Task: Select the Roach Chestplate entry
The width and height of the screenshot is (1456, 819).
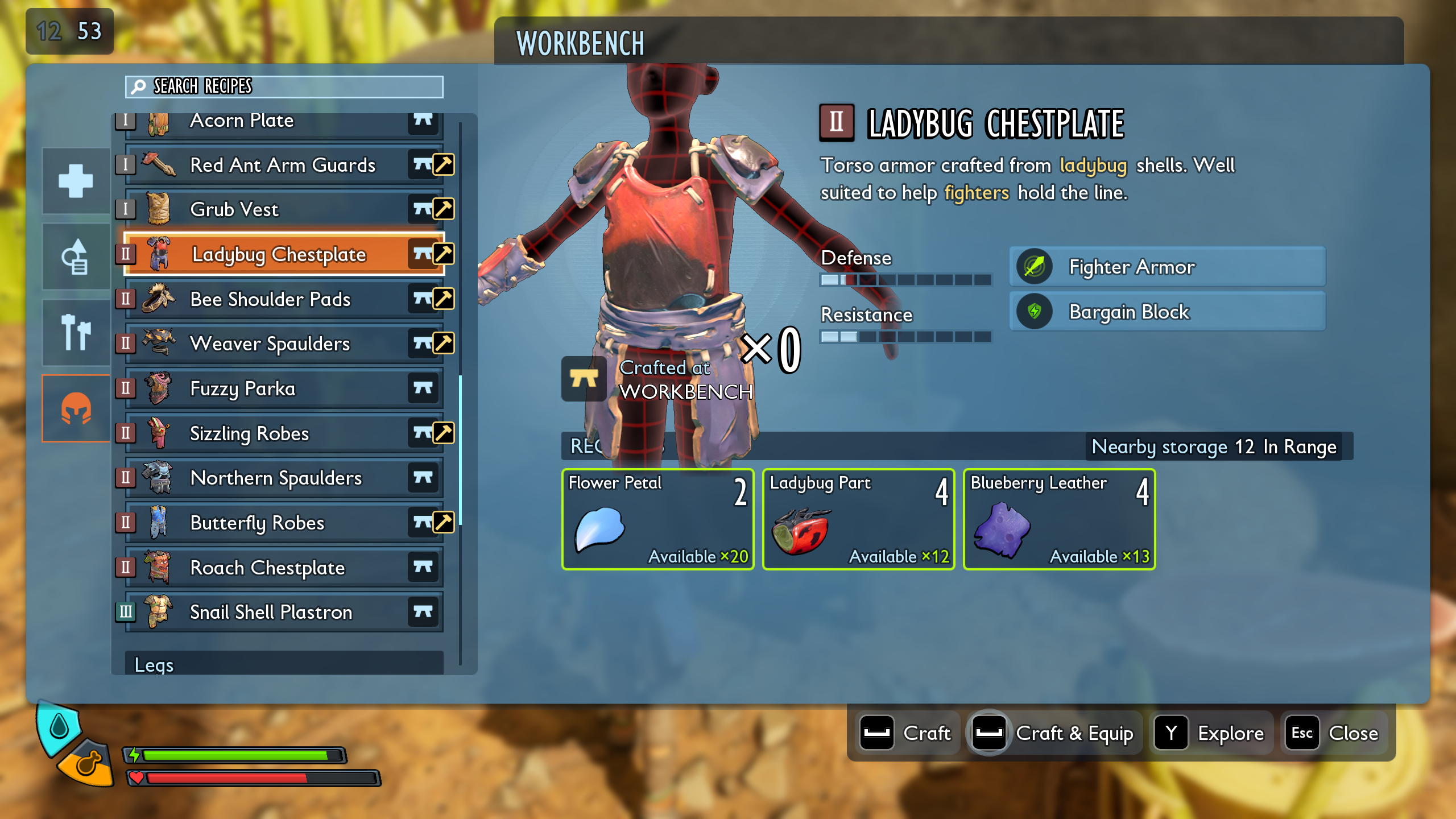Action: tap(267, 567)
